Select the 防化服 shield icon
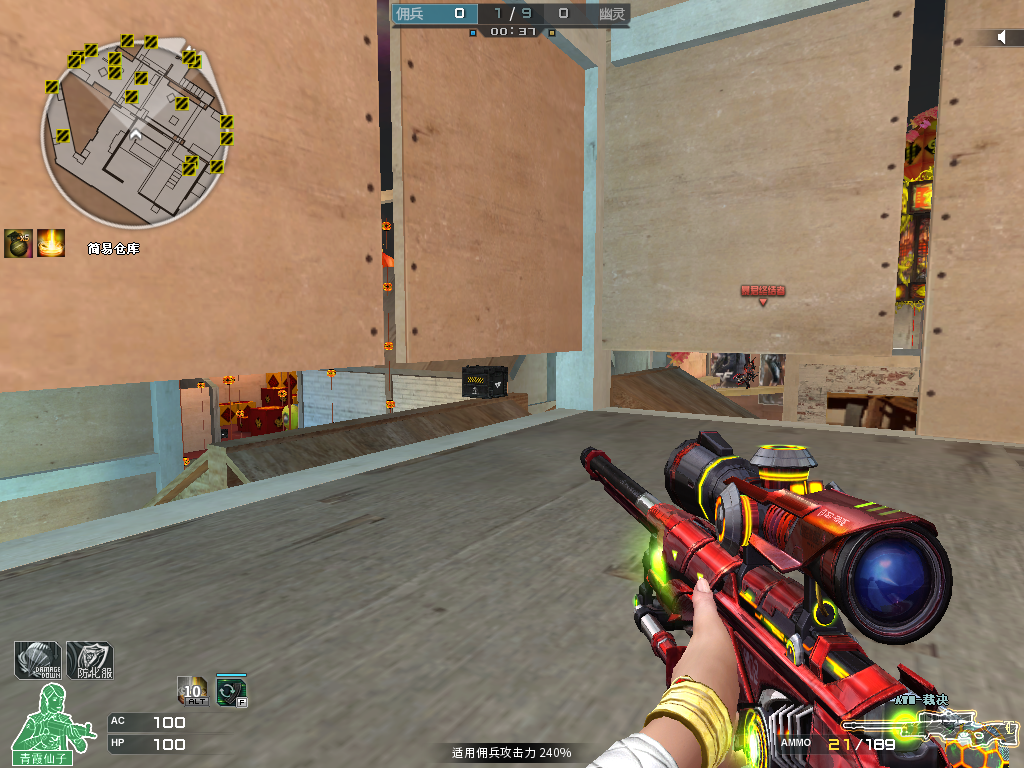The image size is (1024, 768). pyautogui.click(x=89, y=660)
